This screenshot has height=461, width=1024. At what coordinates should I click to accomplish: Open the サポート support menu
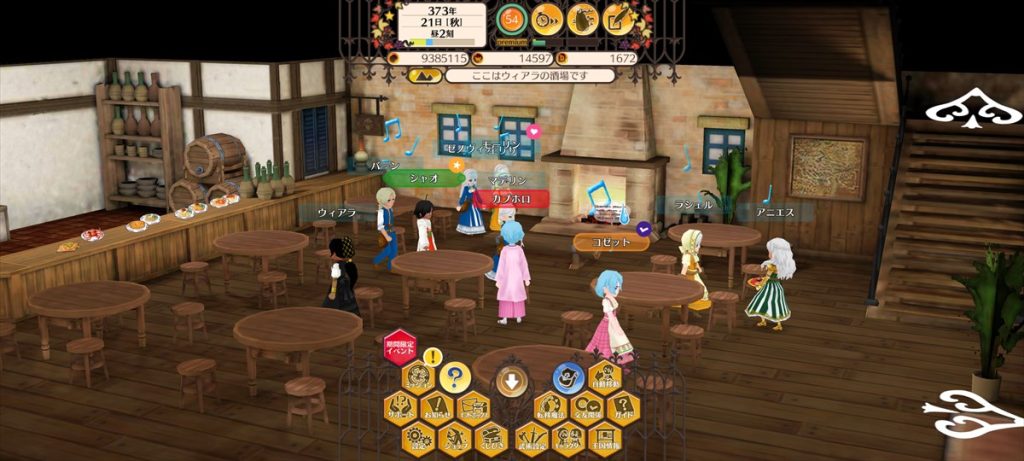[401, 408]
